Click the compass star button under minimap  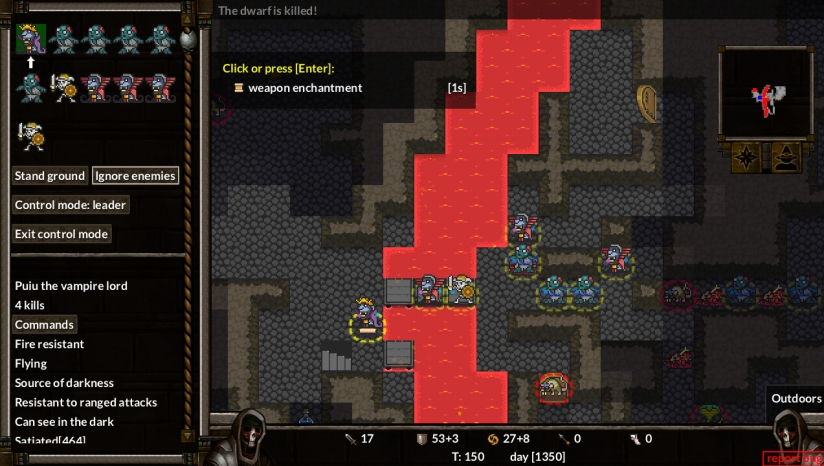tap(746, 157)
